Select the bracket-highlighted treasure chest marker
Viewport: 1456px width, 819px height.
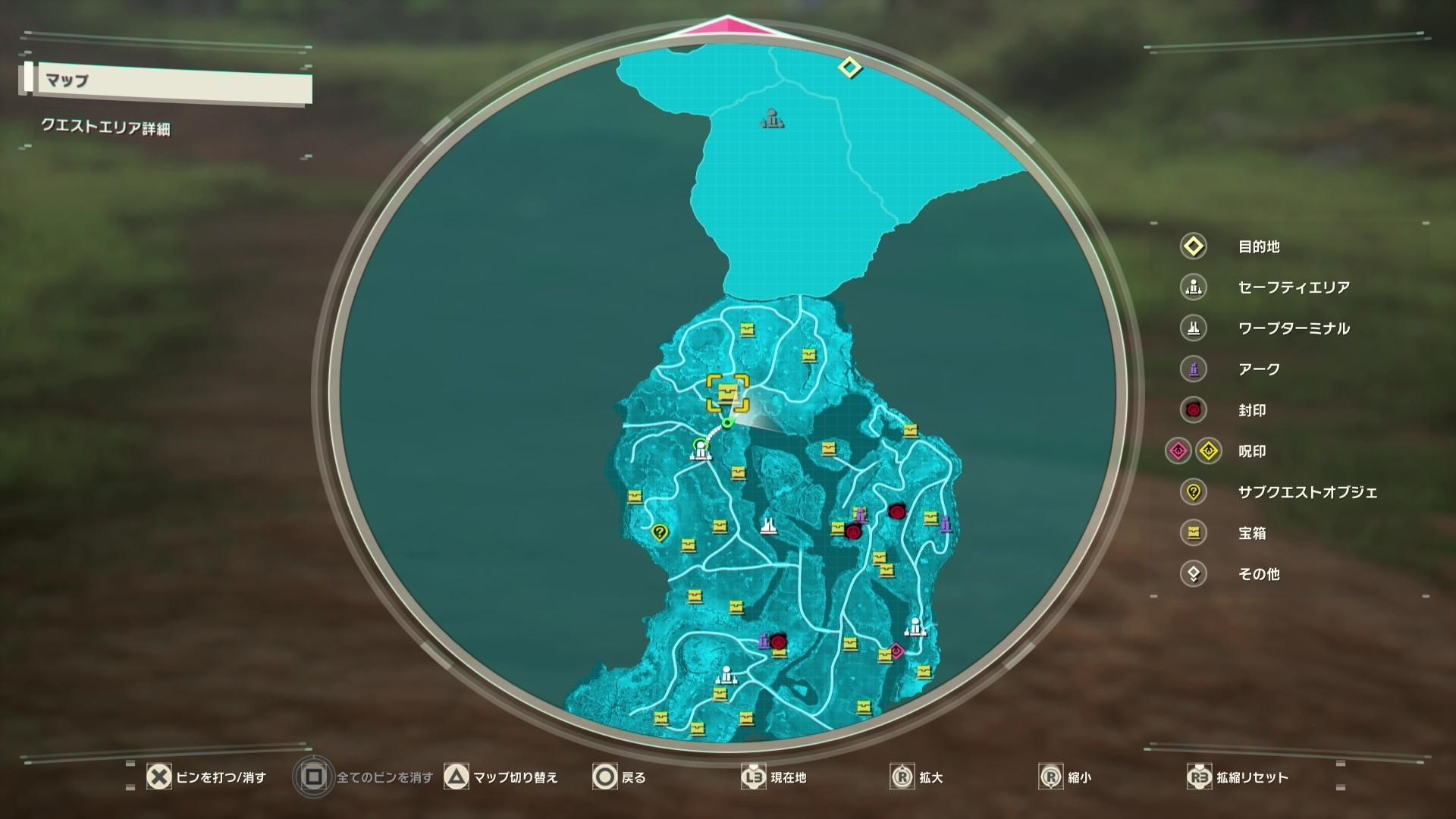coord(728,393)
